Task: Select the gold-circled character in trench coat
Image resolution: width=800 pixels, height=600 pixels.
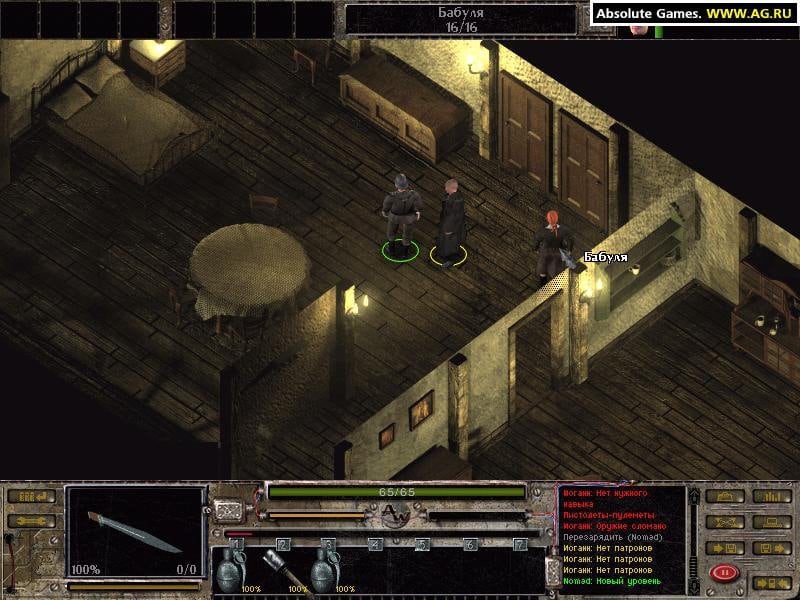Action: [451, 220]
